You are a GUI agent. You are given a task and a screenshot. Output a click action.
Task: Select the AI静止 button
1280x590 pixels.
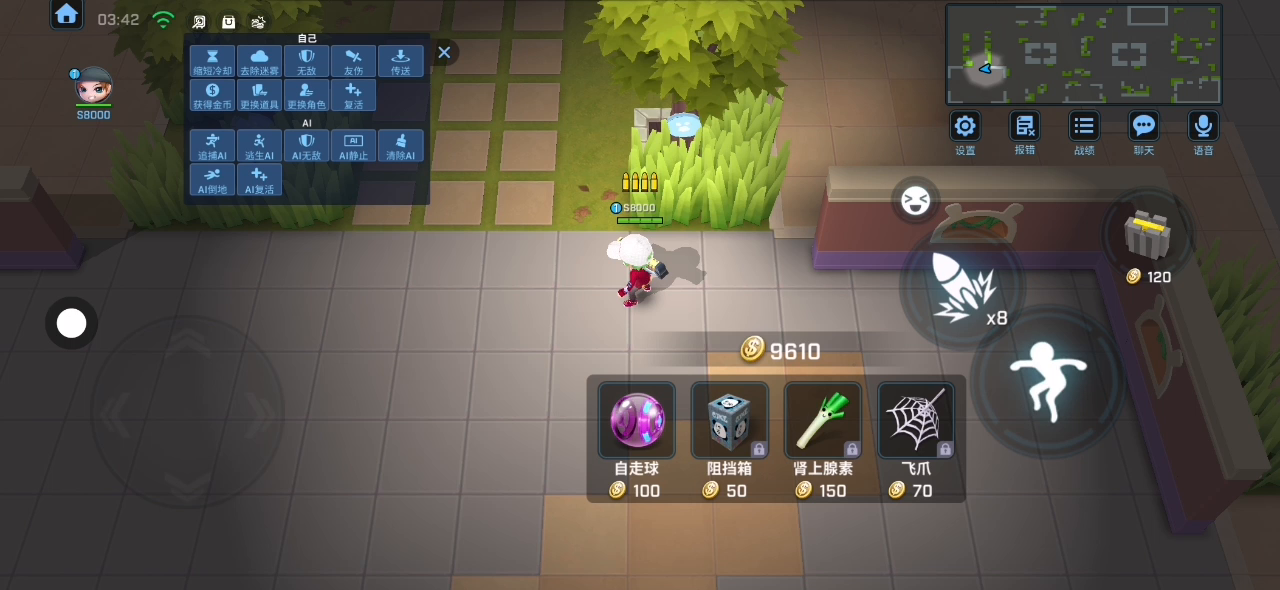pyautogui.click(x=353, y=146)
